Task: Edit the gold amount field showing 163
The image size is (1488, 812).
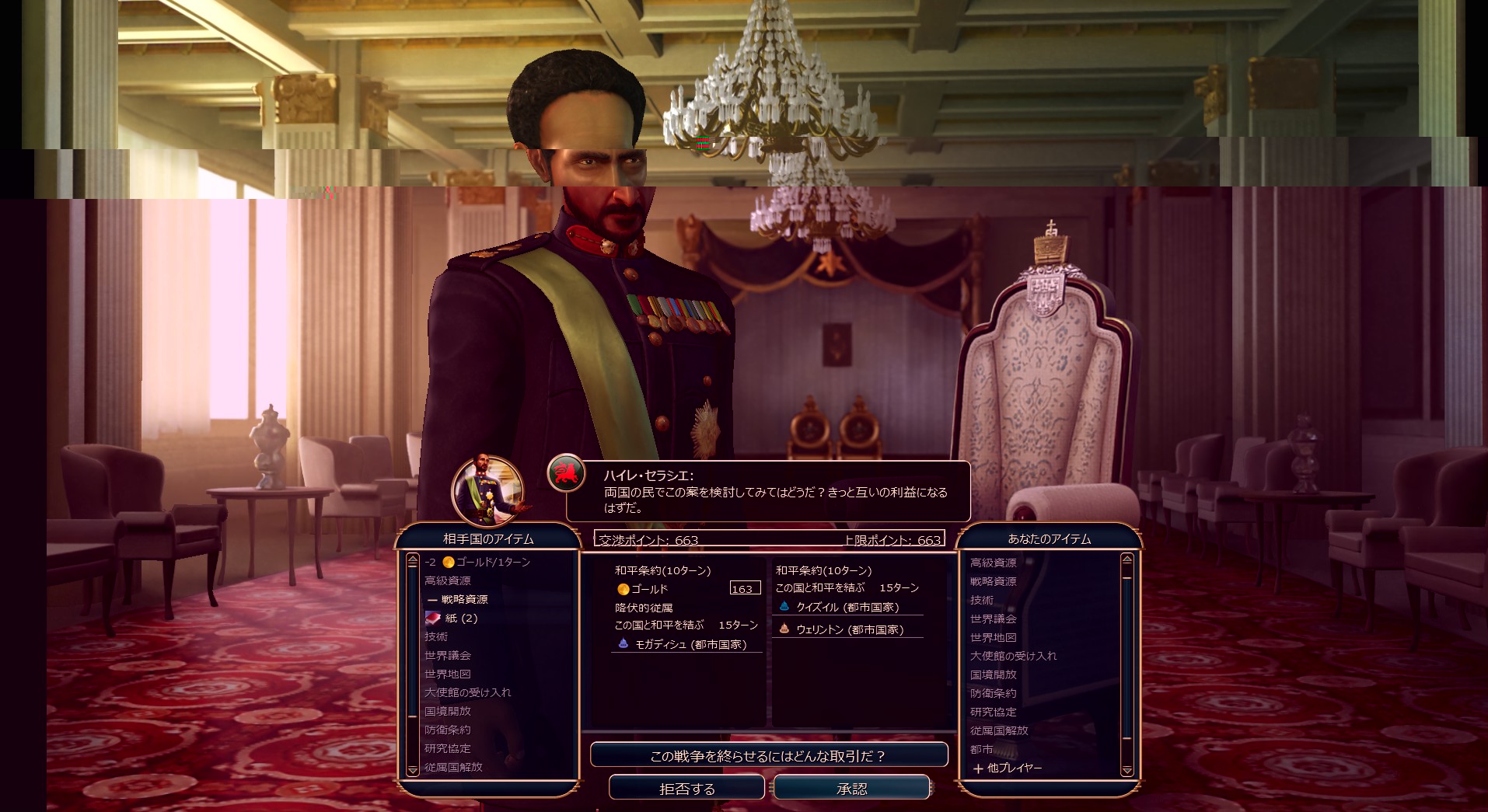Action: tap(745, 589)
